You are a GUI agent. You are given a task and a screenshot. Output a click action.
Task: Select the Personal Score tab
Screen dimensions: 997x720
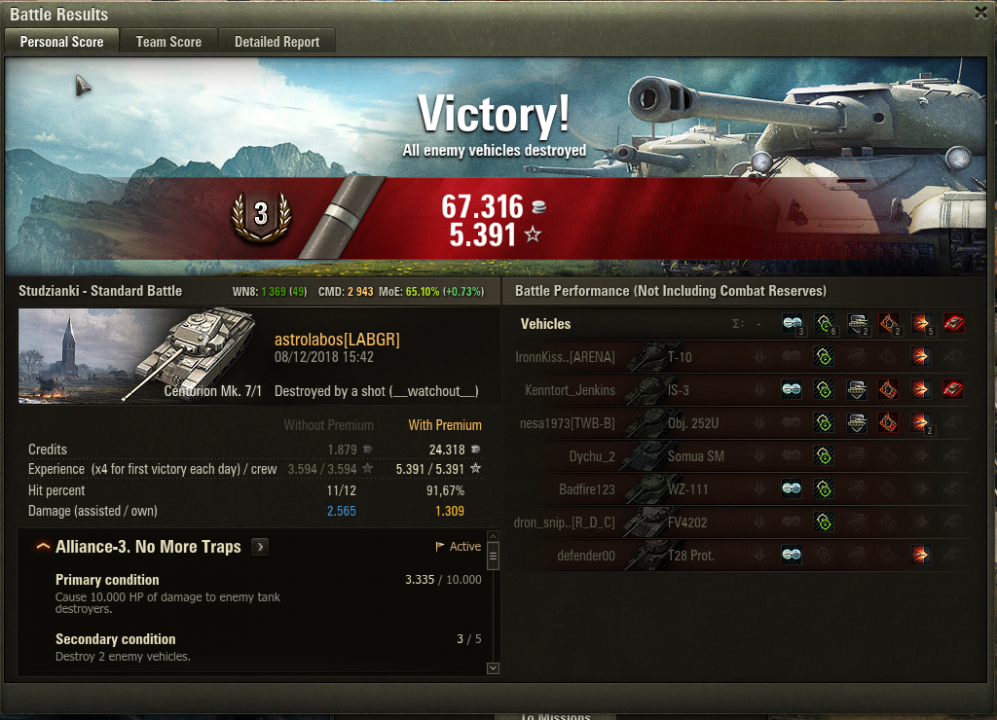click(62, 42)
